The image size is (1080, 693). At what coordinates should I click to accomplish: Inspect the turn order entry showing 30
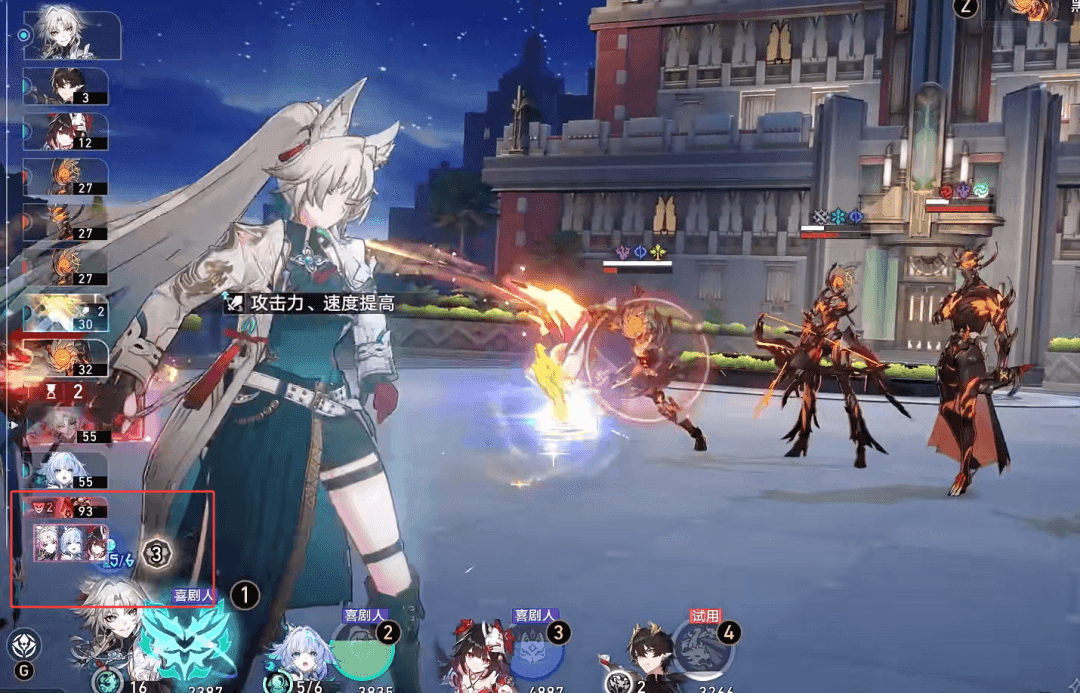[66, 311]
